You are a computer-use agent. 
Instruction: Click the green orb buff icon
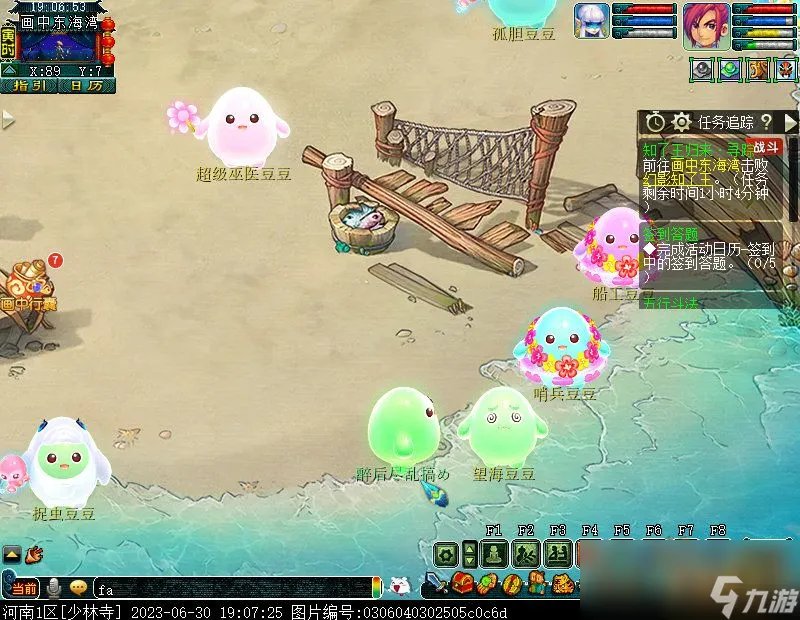[x=732, y=71]
